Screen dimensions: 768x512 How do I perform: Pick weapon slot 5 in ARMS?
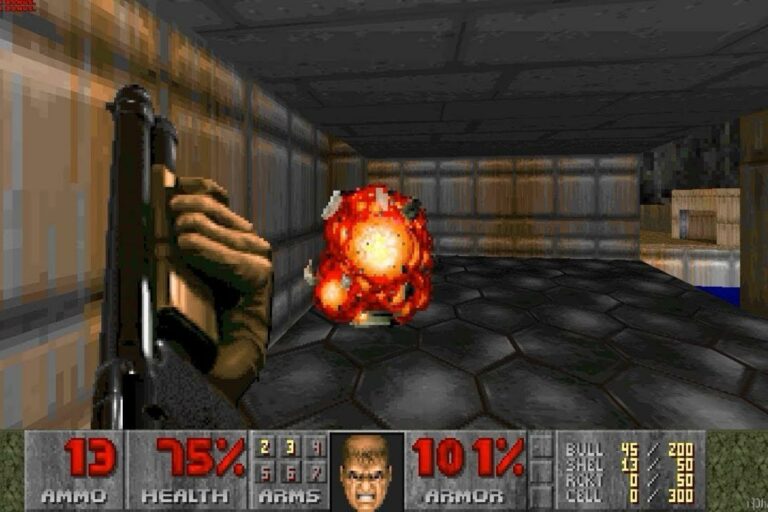tap(265, 471)
